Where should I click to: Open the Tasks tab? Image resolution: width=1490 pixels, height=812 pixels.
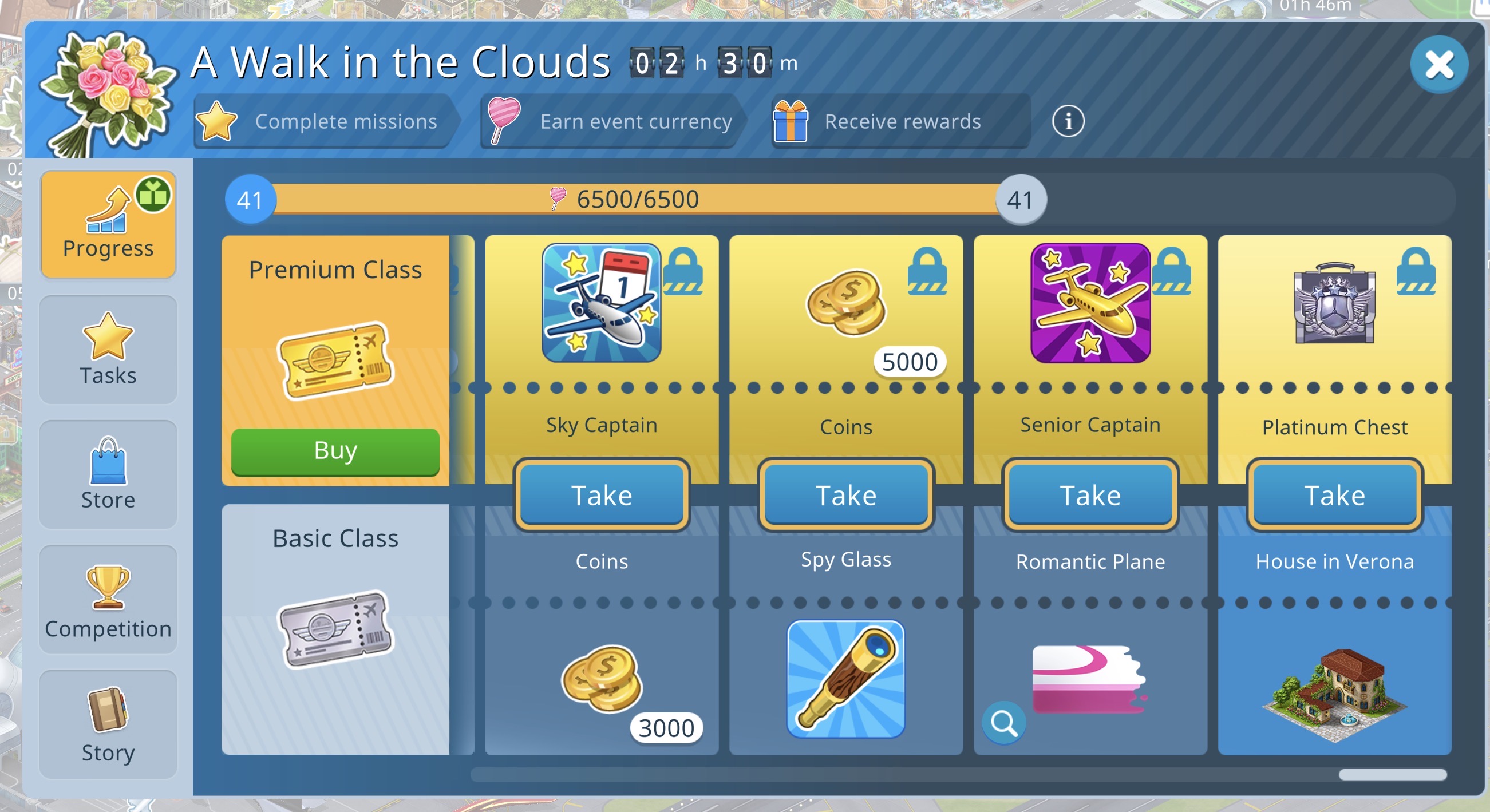pos(108,350)
